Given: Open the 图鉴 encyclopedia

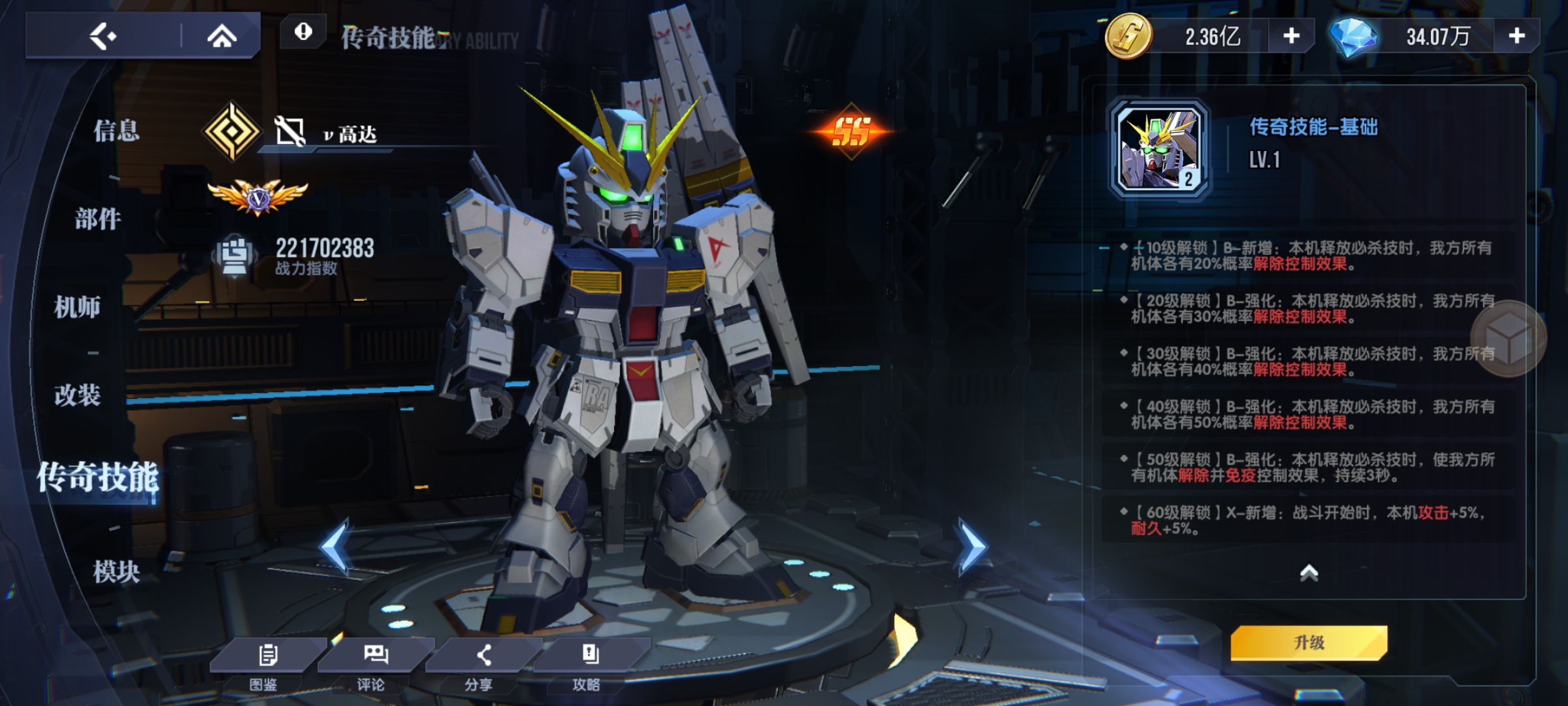Looking at the screenshot, I should tap(267, 664).
